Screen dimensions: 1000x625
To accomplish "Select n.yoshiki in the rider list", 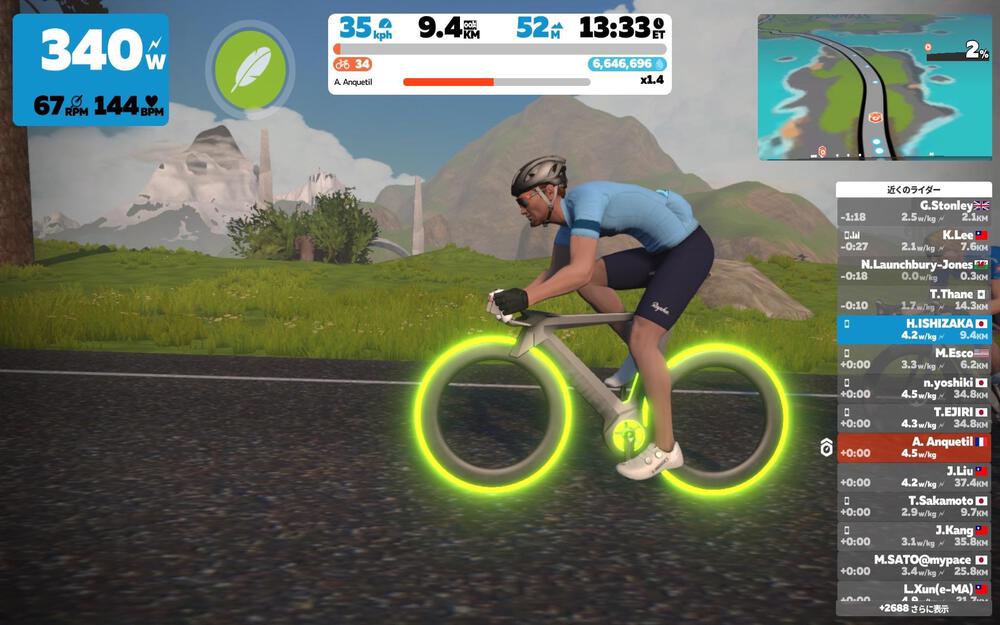I will tap(913, 389).
